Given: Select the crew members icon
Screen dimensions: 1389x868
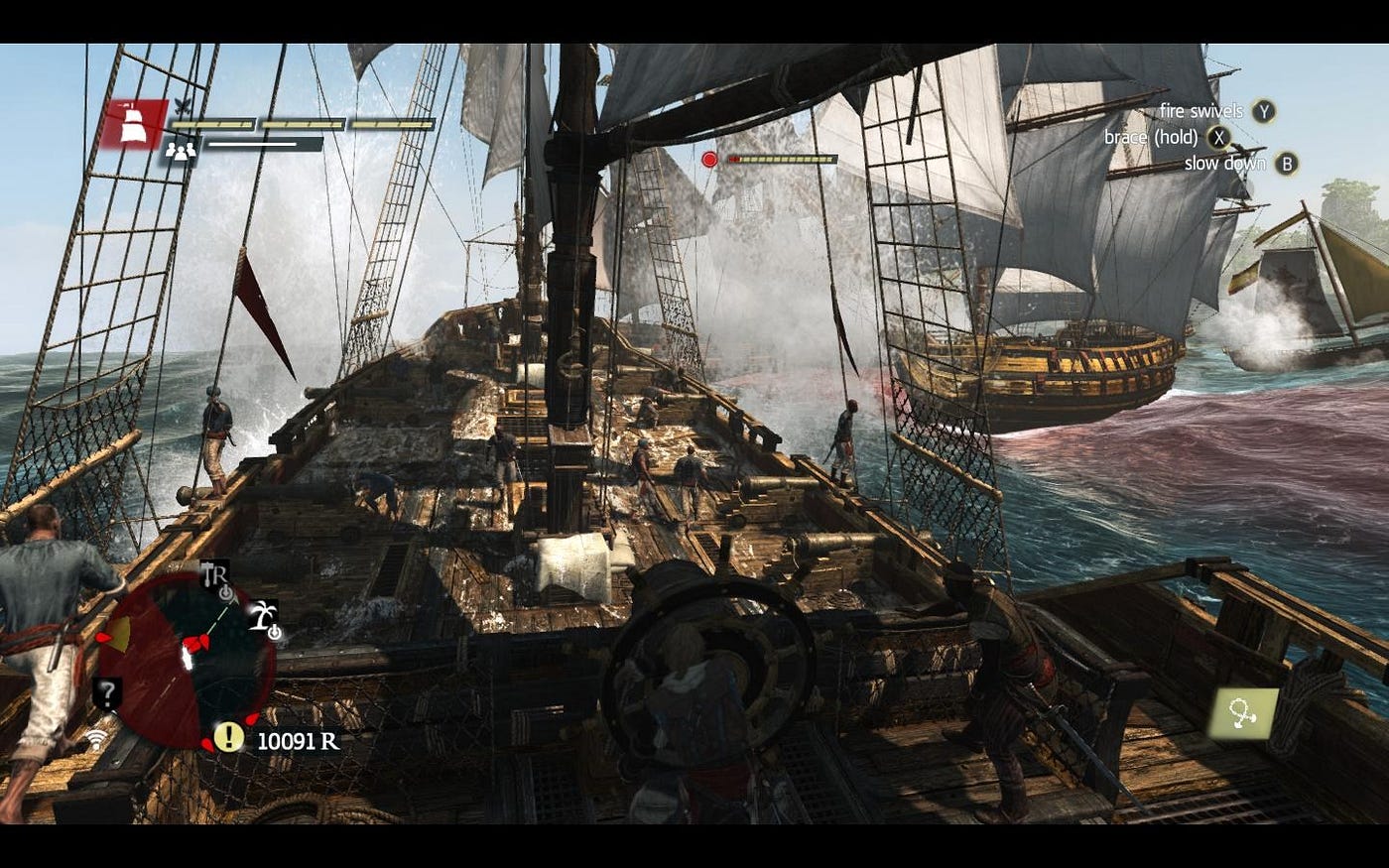Looking at the screenshot, I should click(x=180, y=151).
